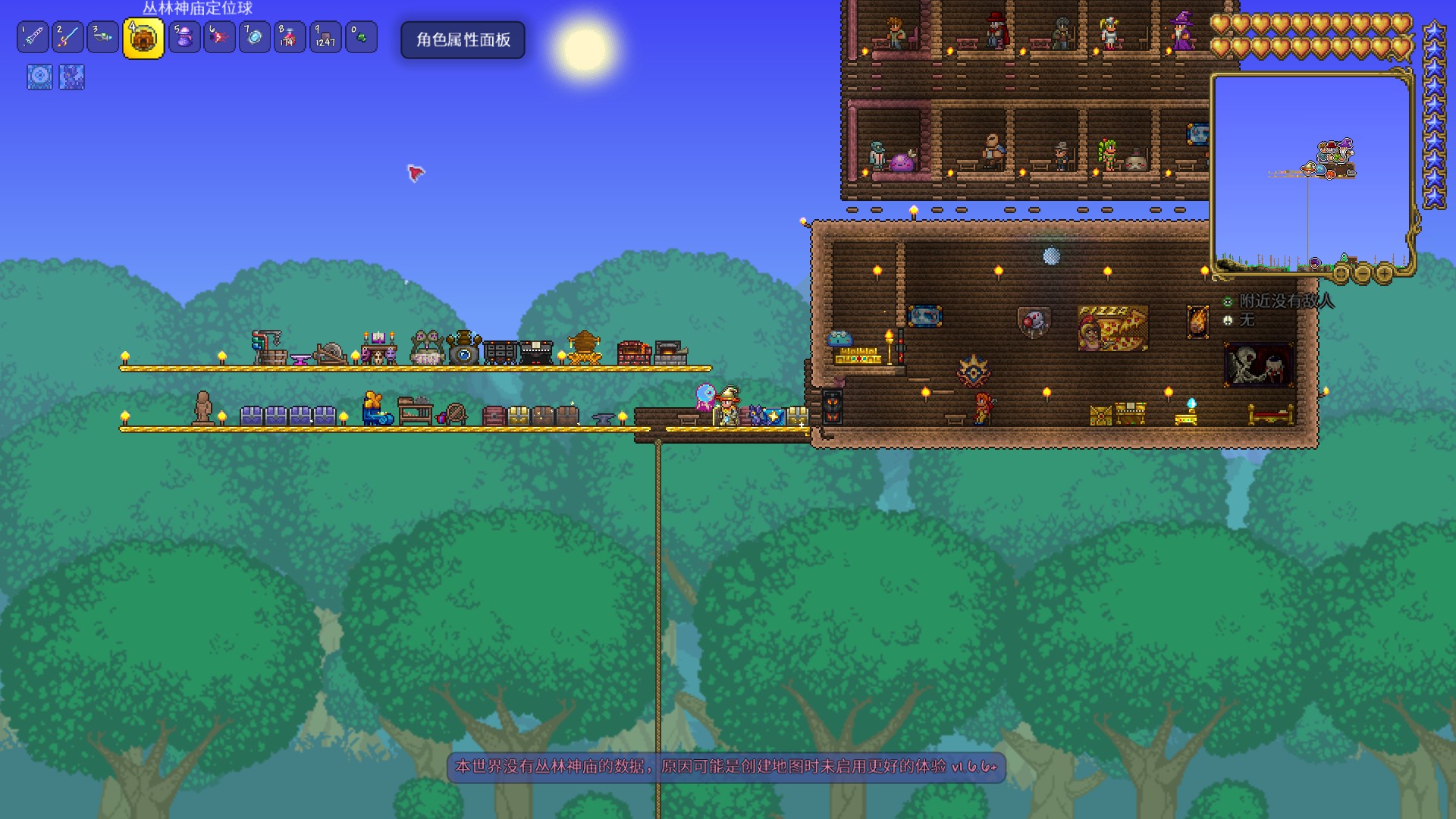Select the red item in slot 6

coord(219,37)
